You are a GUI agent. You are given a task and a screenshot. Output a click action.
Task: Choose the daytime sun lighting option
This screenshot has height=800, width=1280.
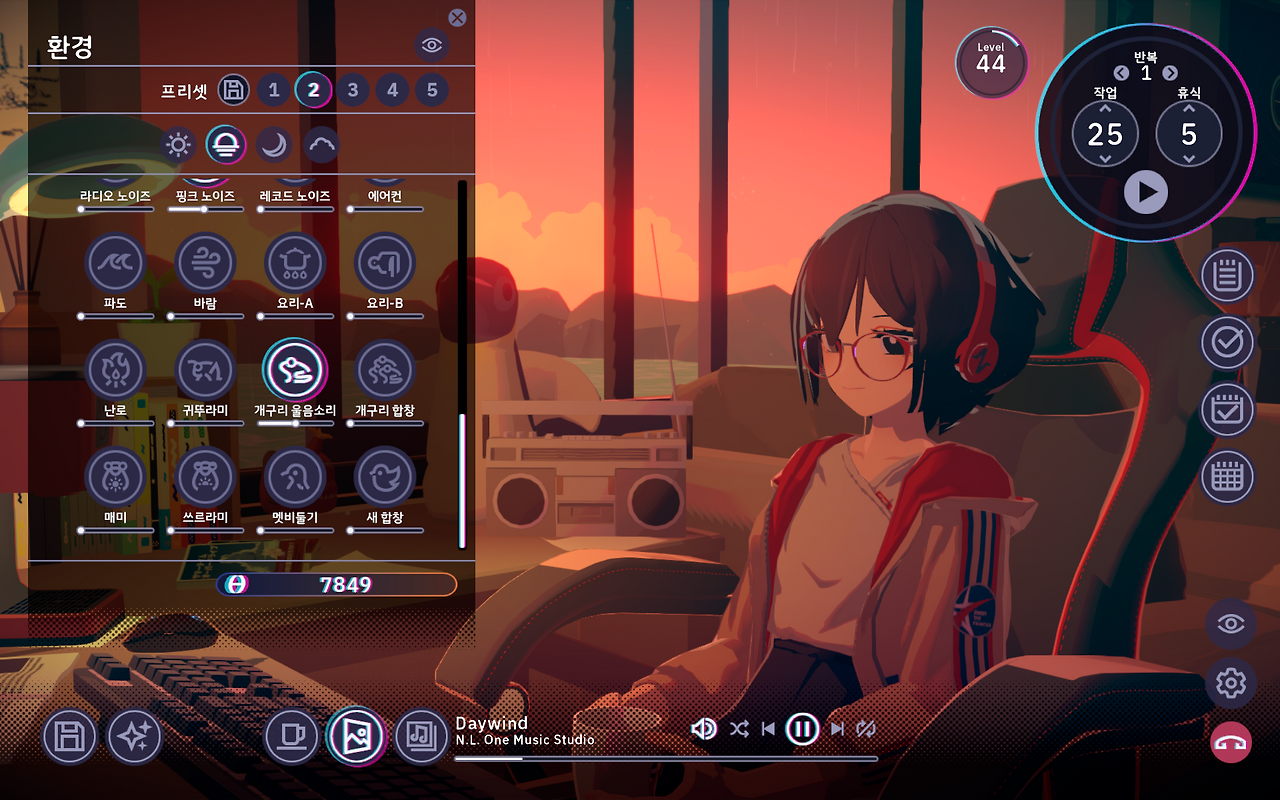tap(178, 145)
